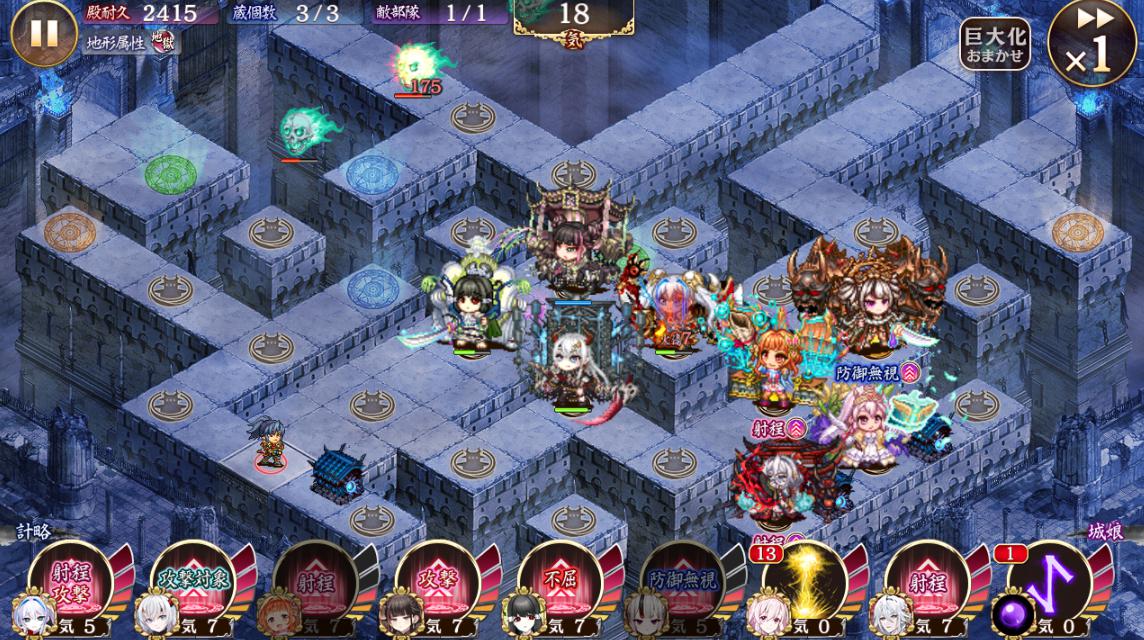Change the ×1 game speed
Image resolution: width=1144 pixels, height=640 pixels.
pyautogui.click(x=1091, y=43)
